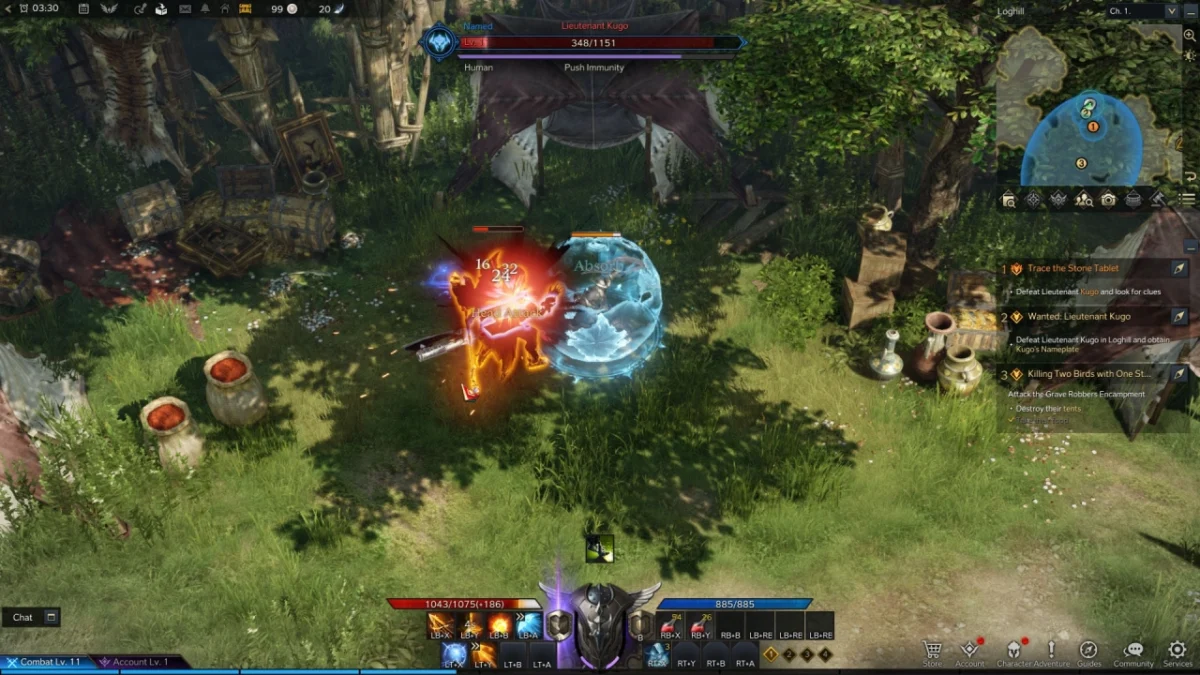Use the red potion in RB+X slot
The image size is (1200, 675).
pyautogui.click(x=670, y=626)
